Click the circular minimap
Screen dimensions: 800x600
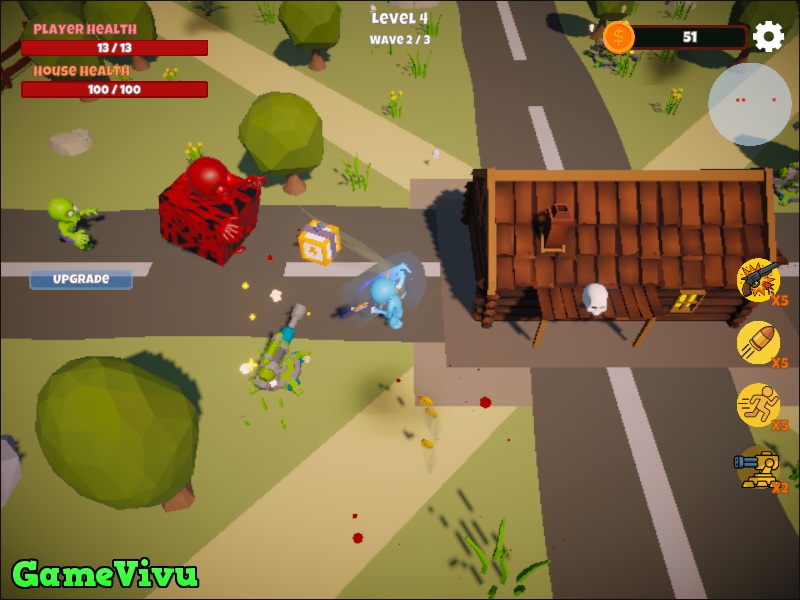(x=749, y=104)
